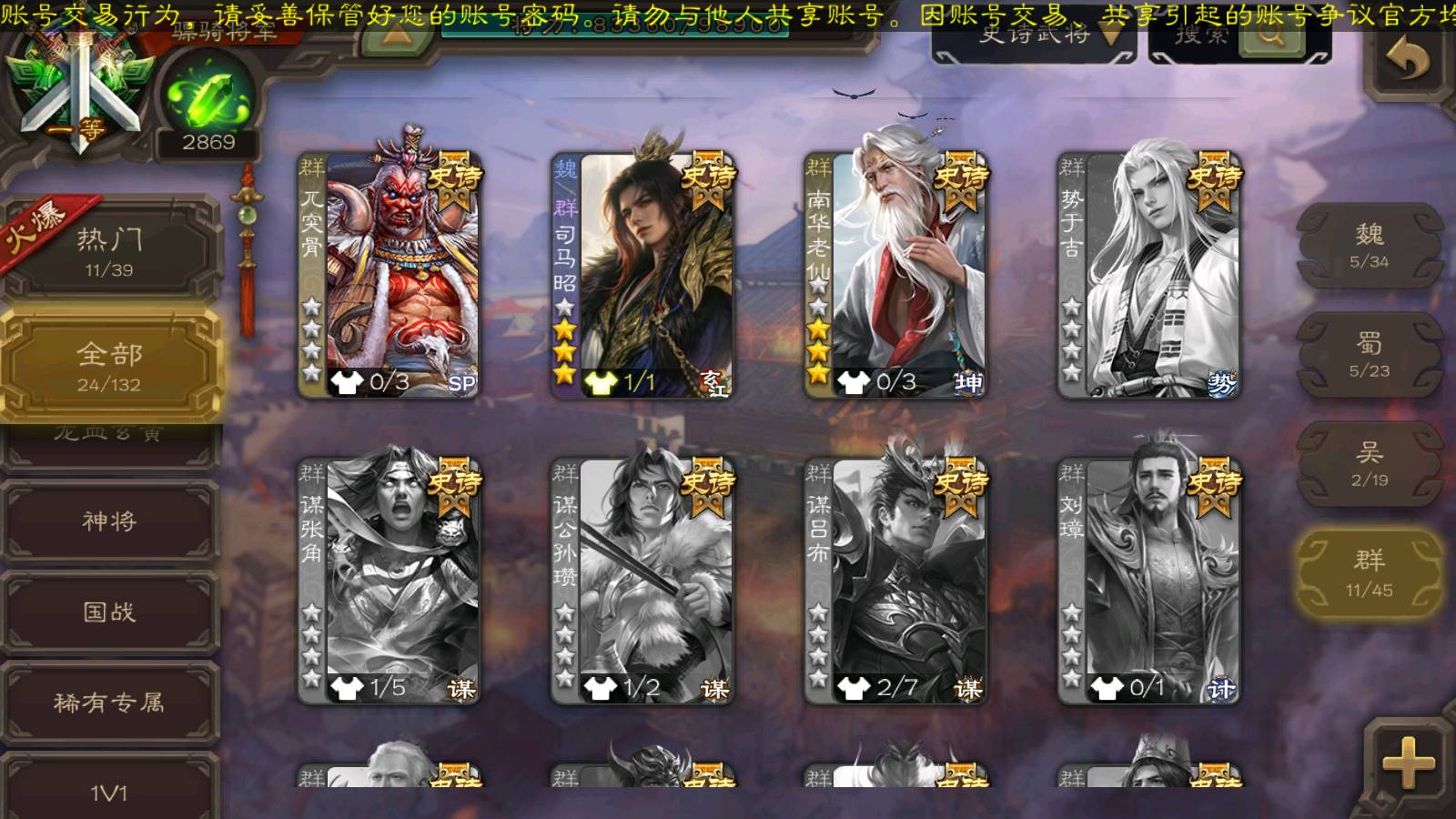This screenshot has height=819, width=1456.
Task: Open the 神将 category
Action: (109, 521)
